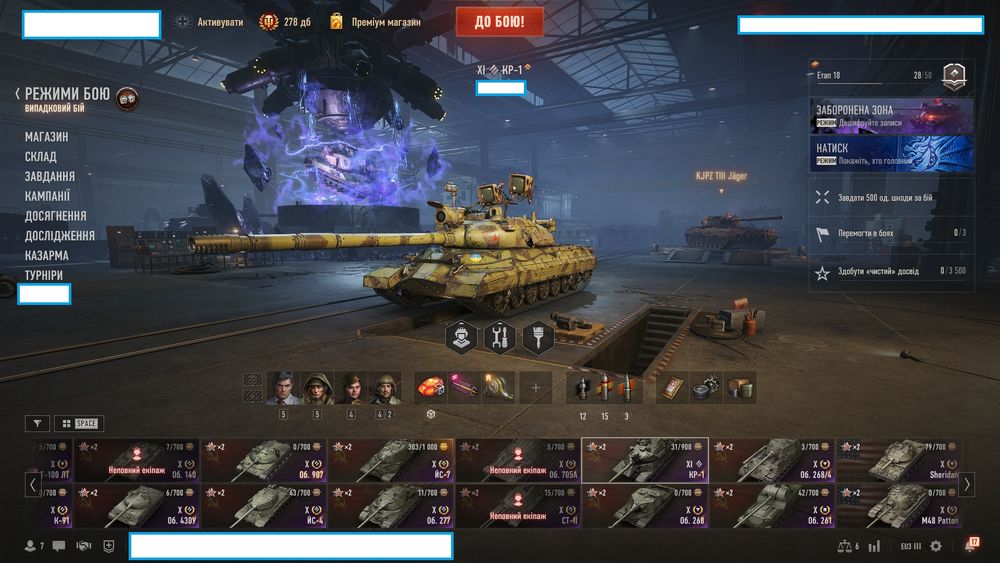Start battle with ДО БОЮ! button

point(499,21)
